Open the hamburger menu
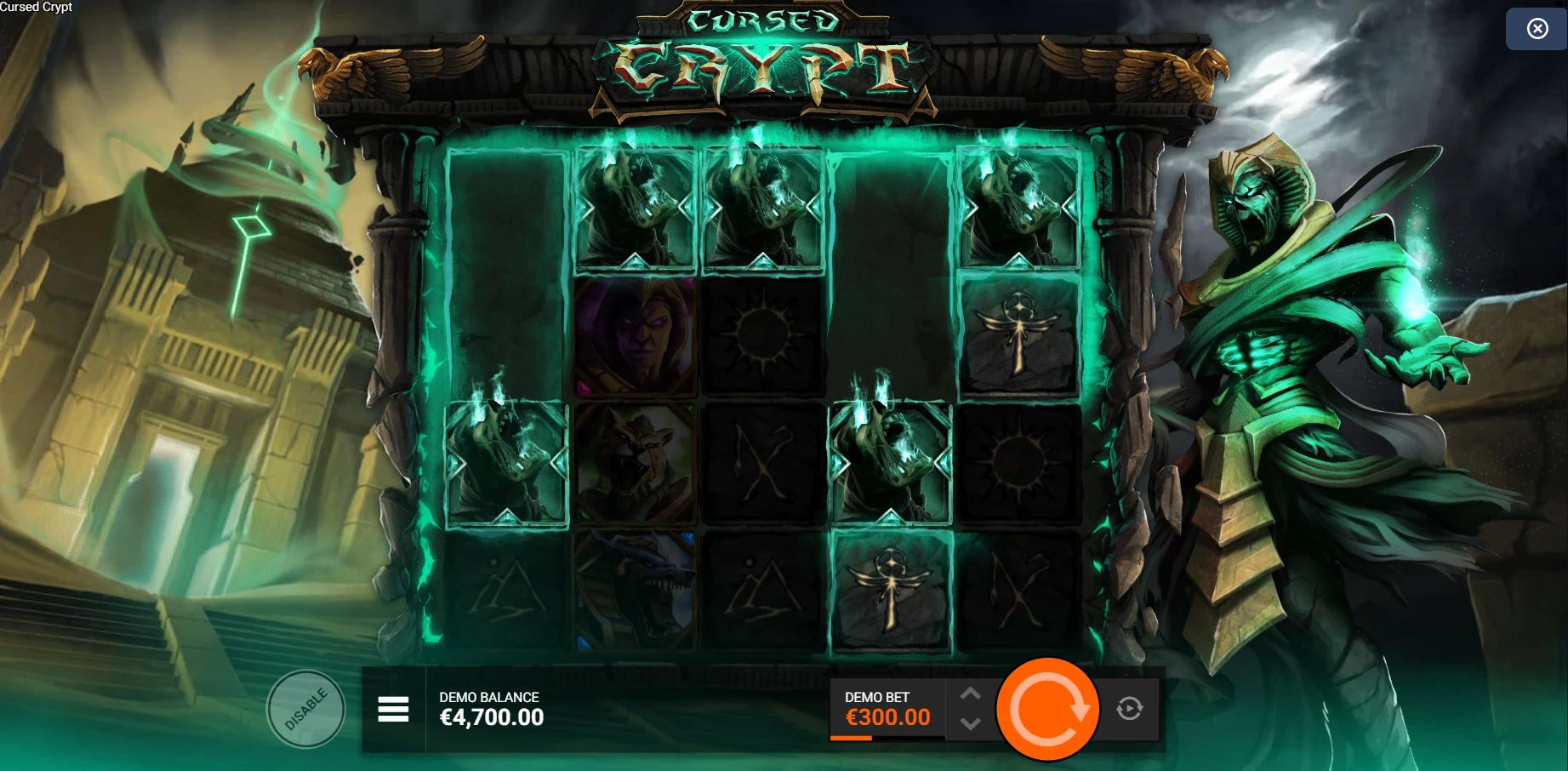Image resolution: width=1568 pixels, height=771 pixels. pos(393,709)
